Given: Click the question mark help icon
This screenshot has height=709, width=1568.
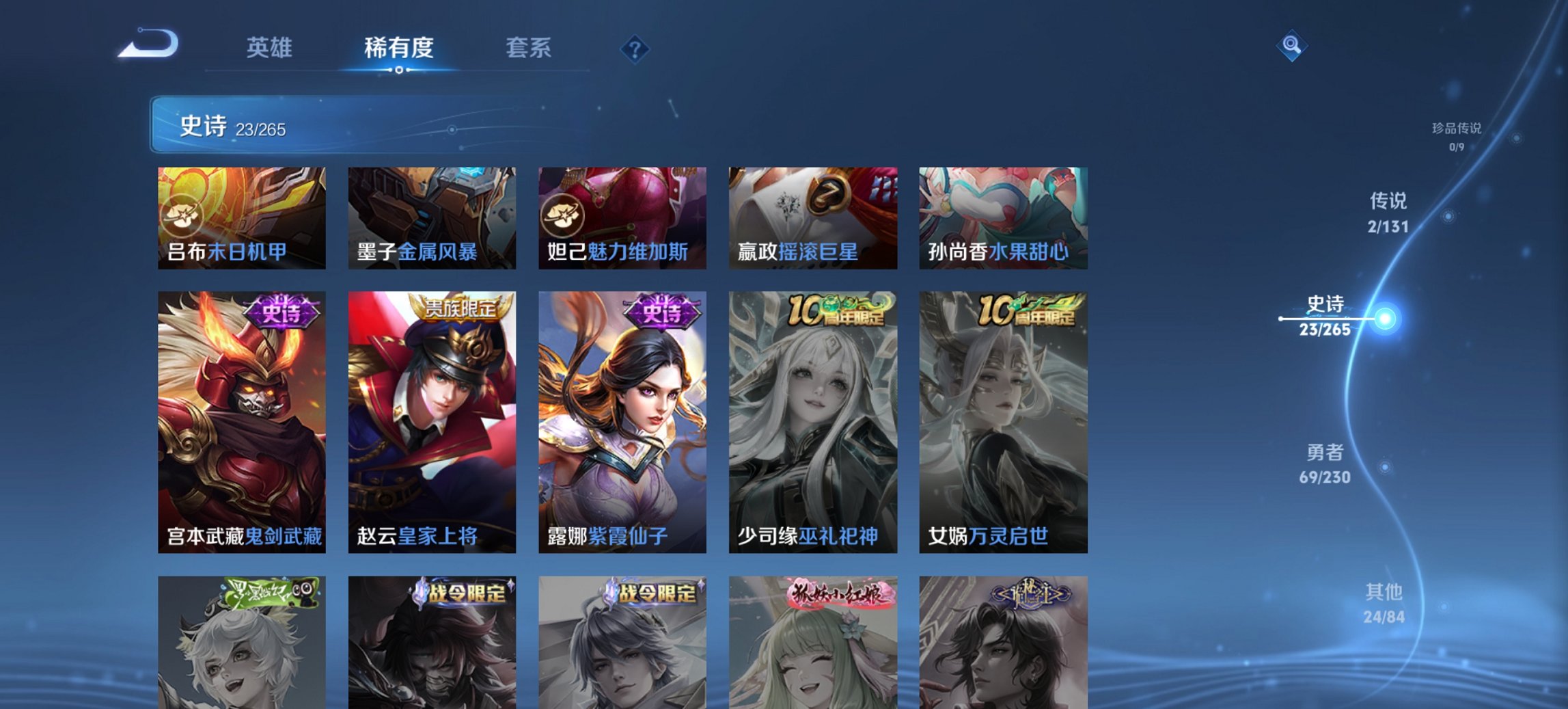Looking at the screenshot, I should pyautogui.click(x=635, y=47).
